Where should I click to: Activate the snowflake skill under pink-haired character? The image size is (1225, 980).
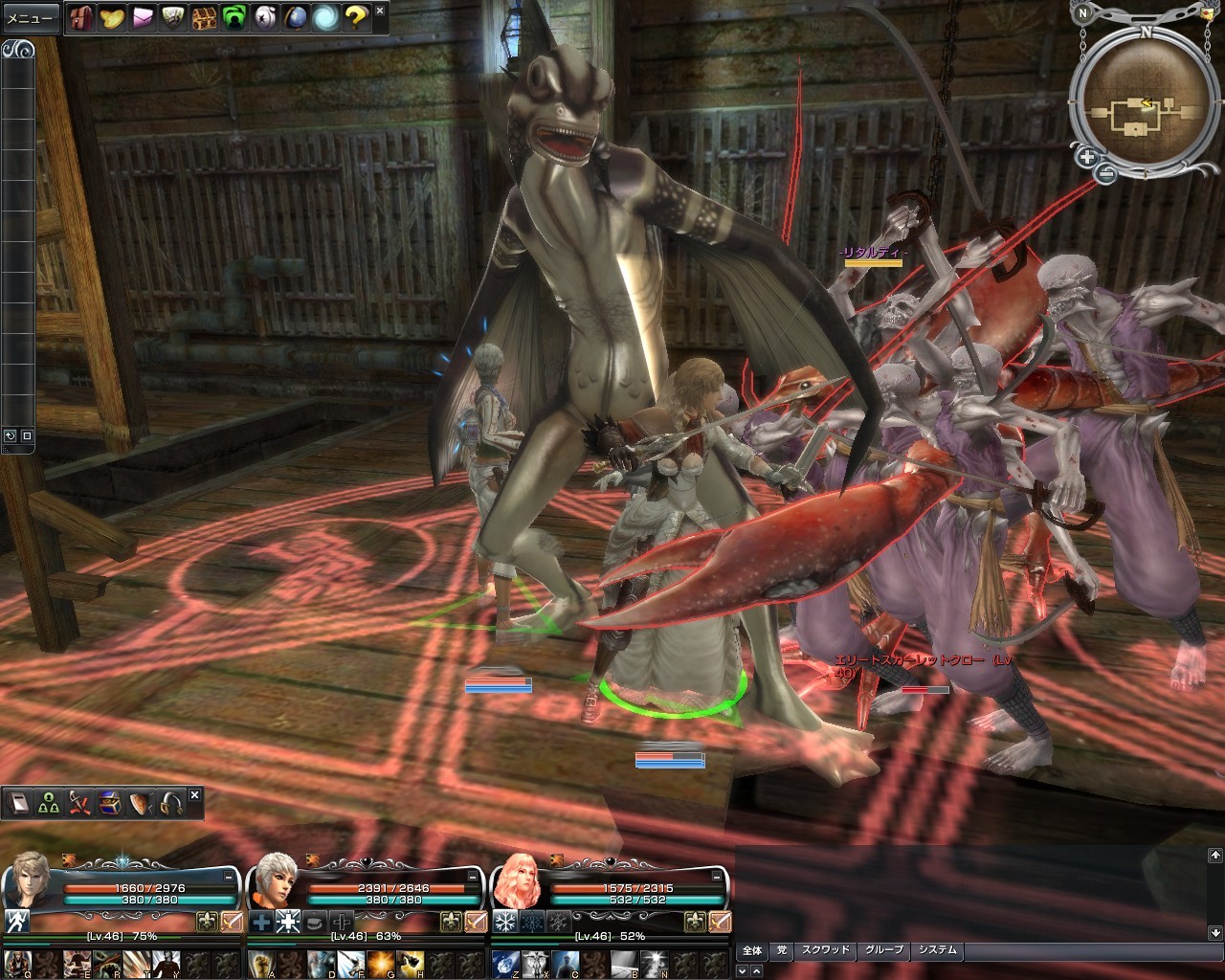(504, 922)
